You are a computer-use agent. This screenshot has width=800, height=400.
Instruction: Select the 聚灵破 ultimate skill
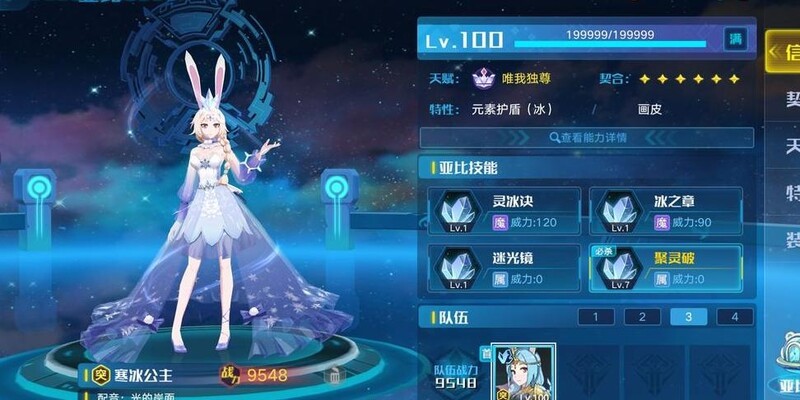coord(664,267)
